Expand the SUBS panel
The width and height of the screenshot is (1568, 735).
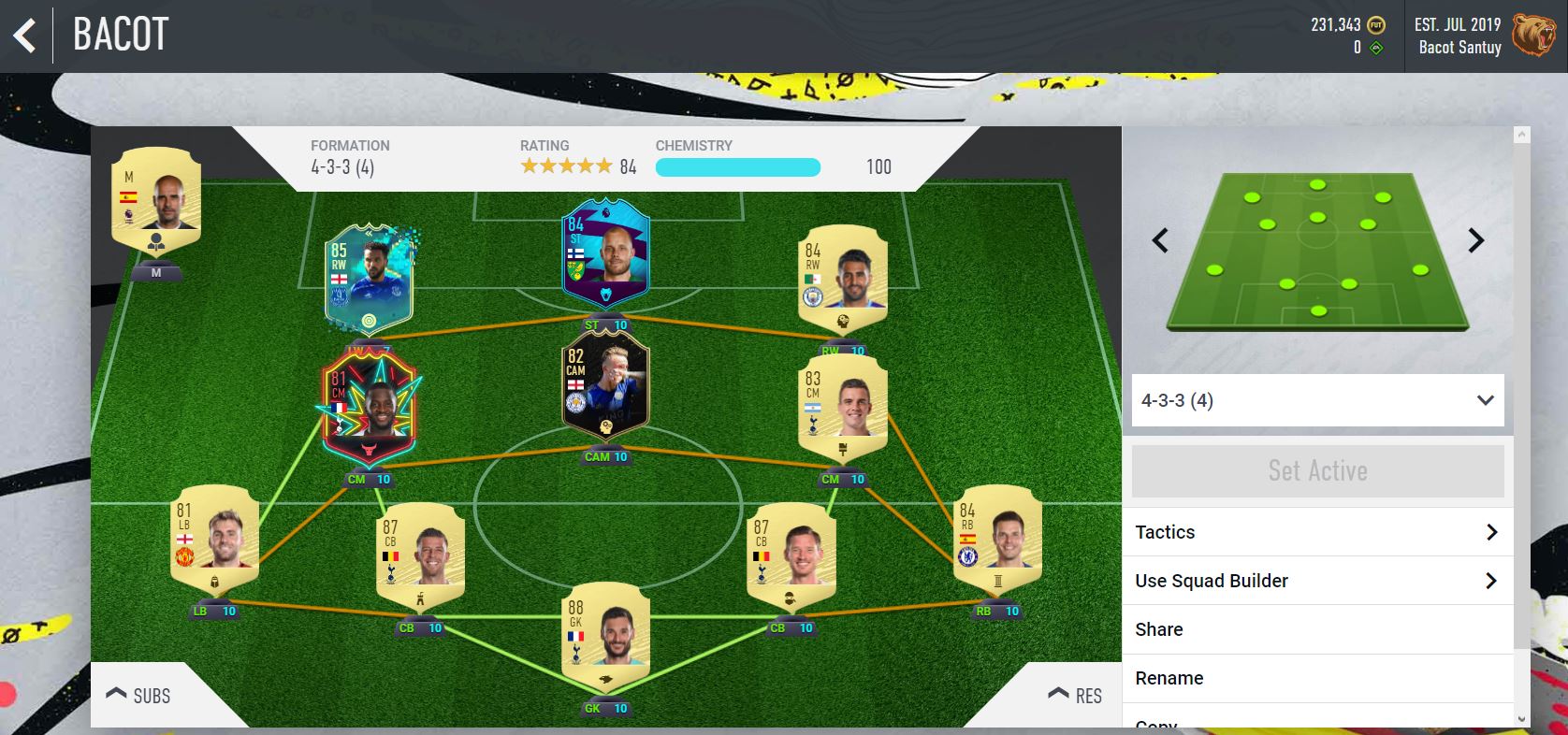pyautogui.click(x=138, y=696)
